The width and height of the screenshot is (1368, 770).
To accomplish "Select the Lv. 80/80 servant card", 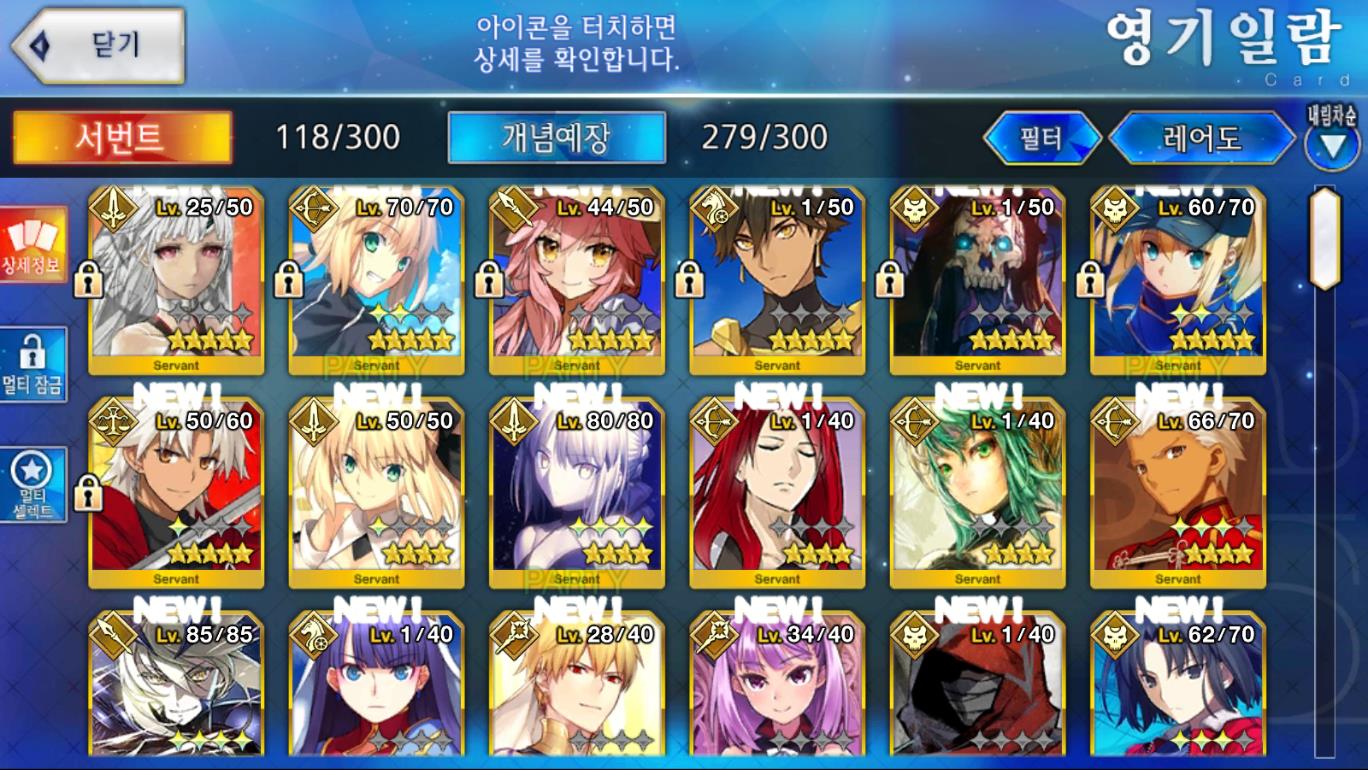I will [577, 493].
